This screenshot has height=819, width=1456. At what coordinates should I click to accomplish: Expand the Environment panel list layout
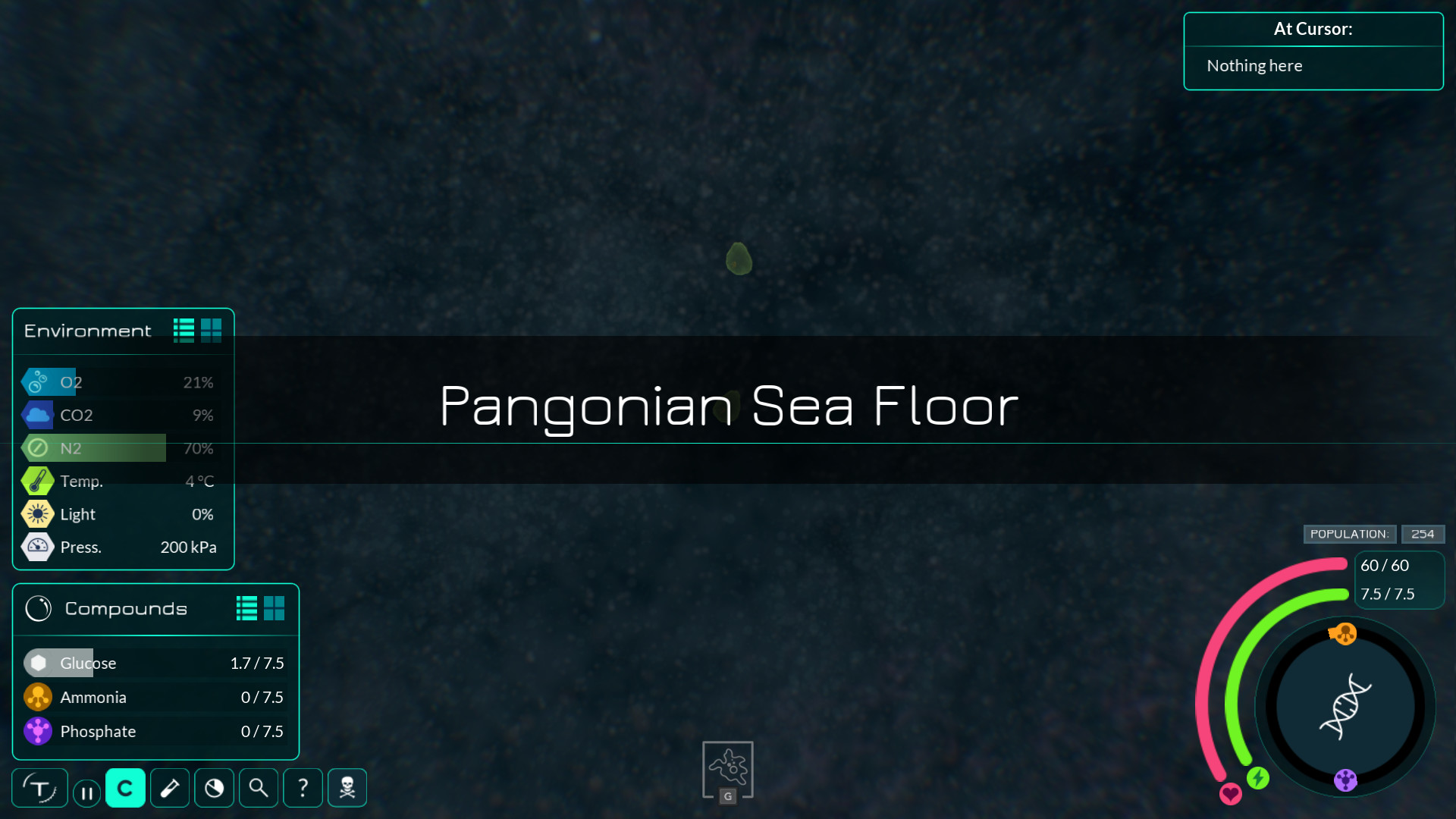183,329
